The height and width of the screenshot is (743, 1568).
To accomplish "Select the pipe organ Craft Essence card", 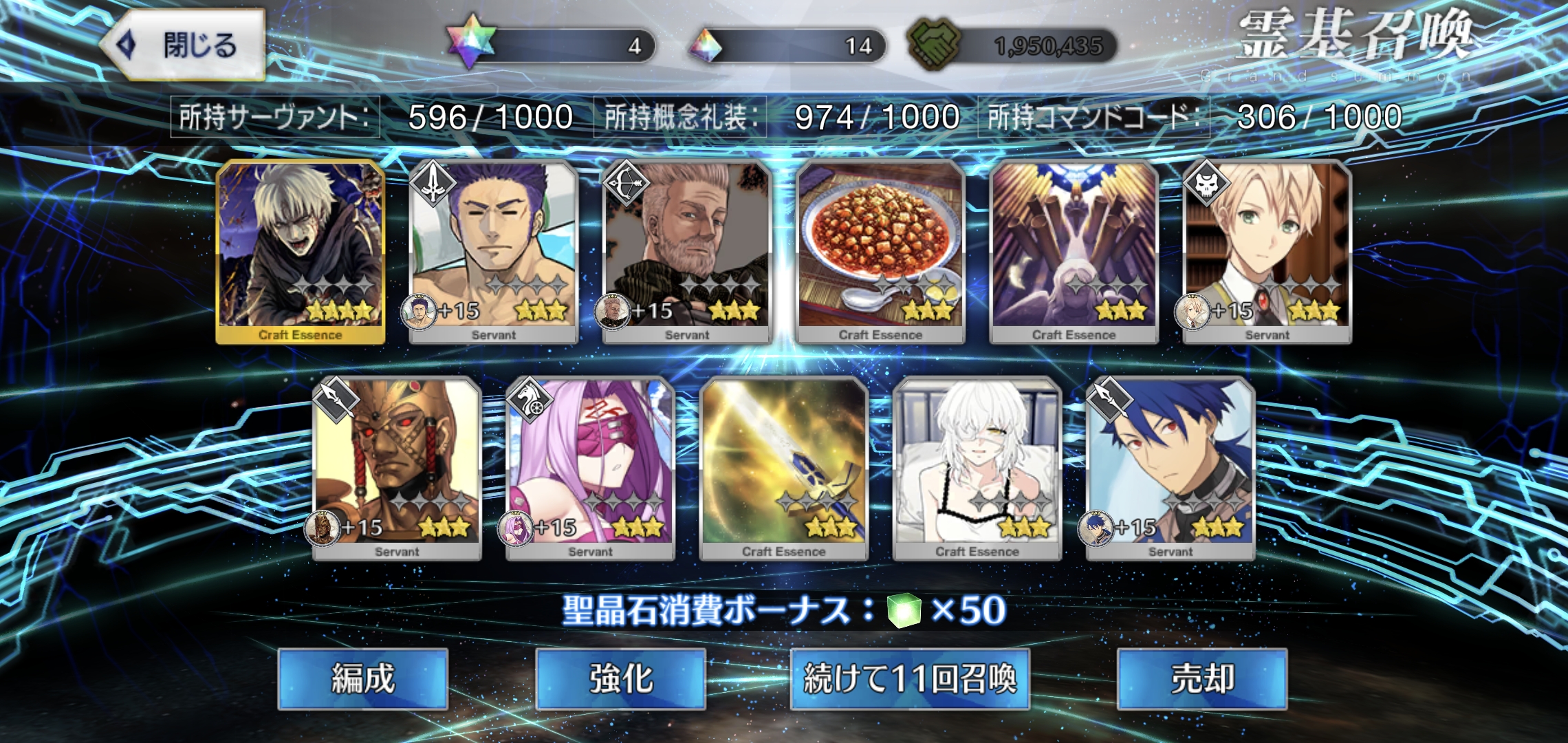I will 1074,252.
